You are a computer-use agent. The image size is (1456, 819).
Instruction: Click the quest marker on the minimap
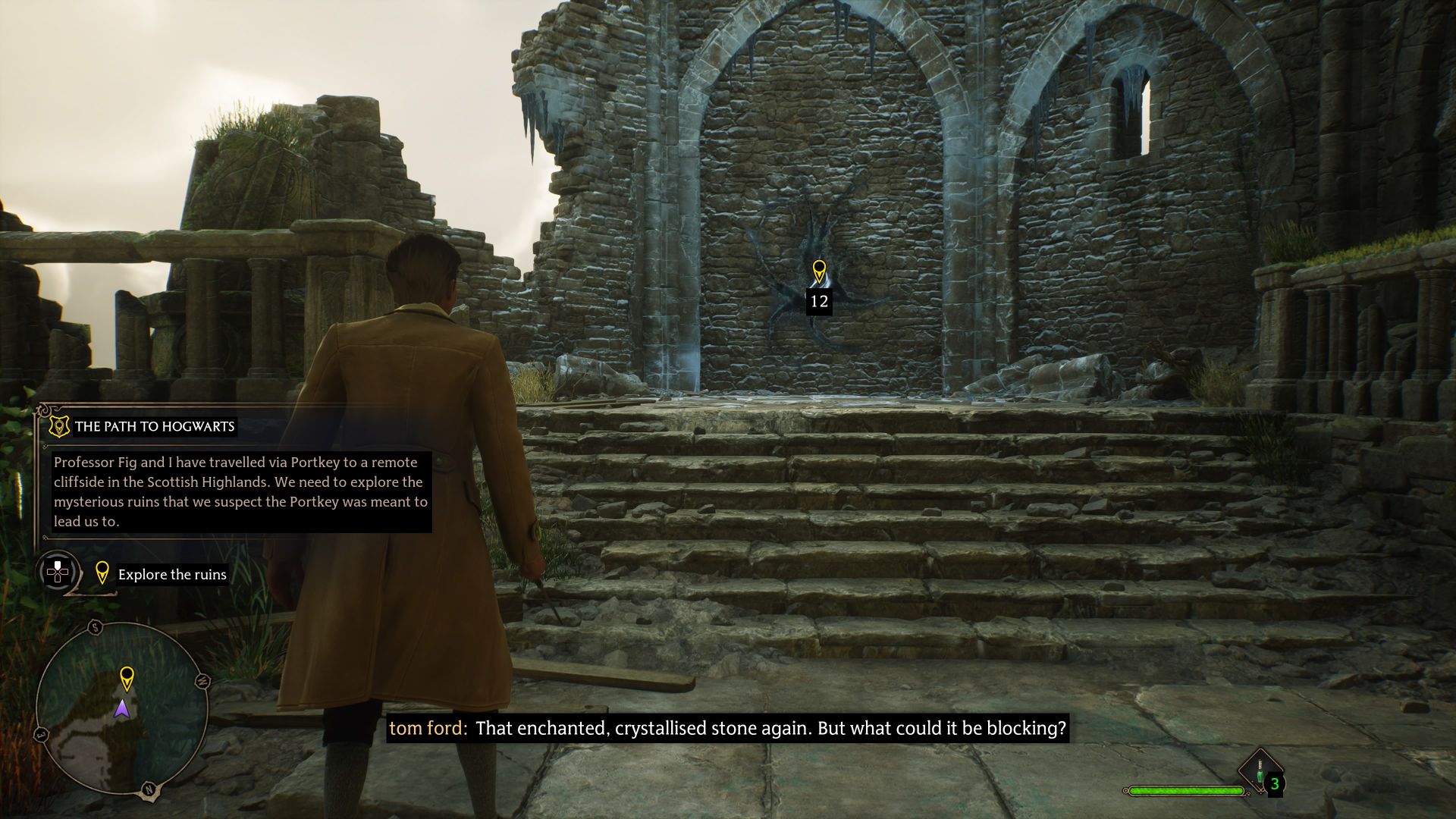127,677
